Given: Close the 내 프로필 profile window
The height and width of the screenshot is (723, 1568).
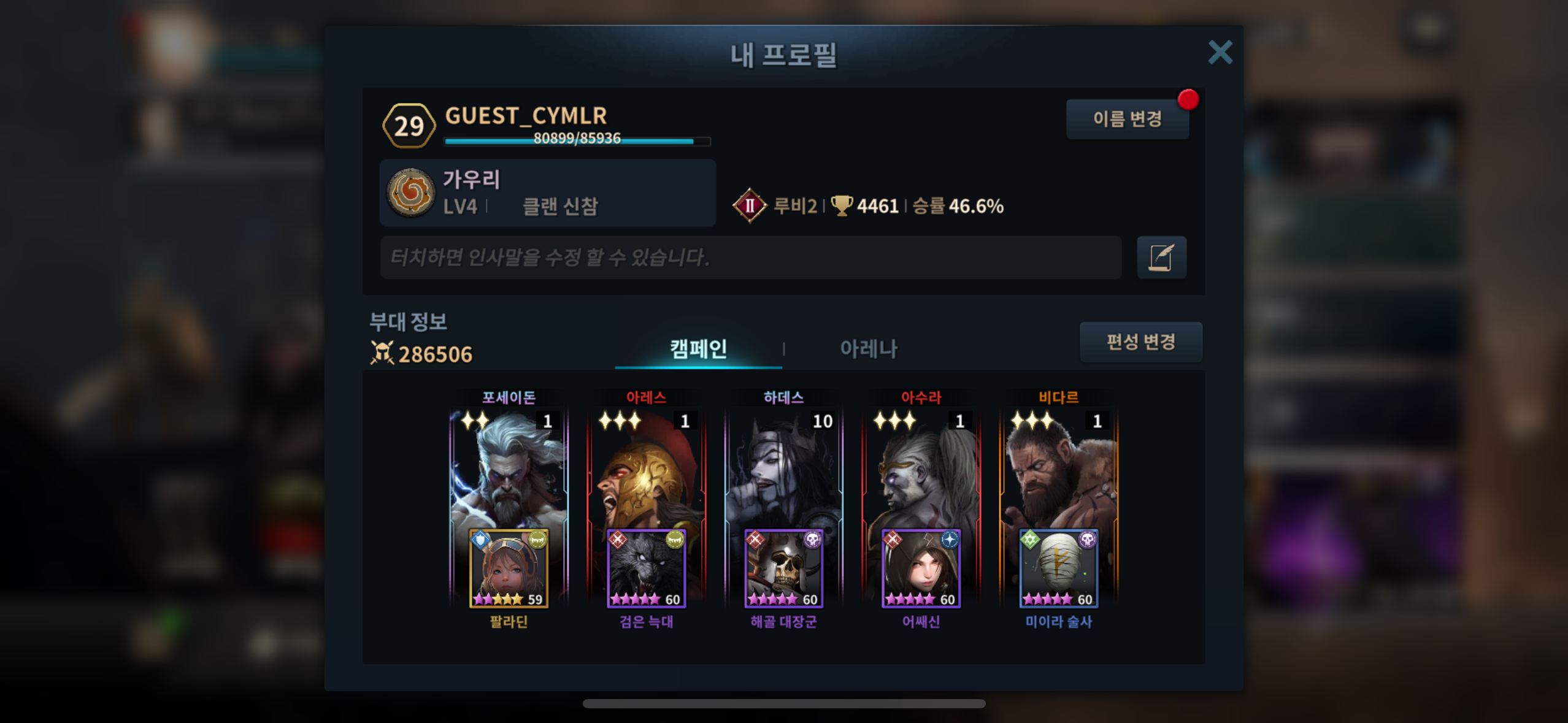Looking at the screenshot, I should click(1220, 53).
